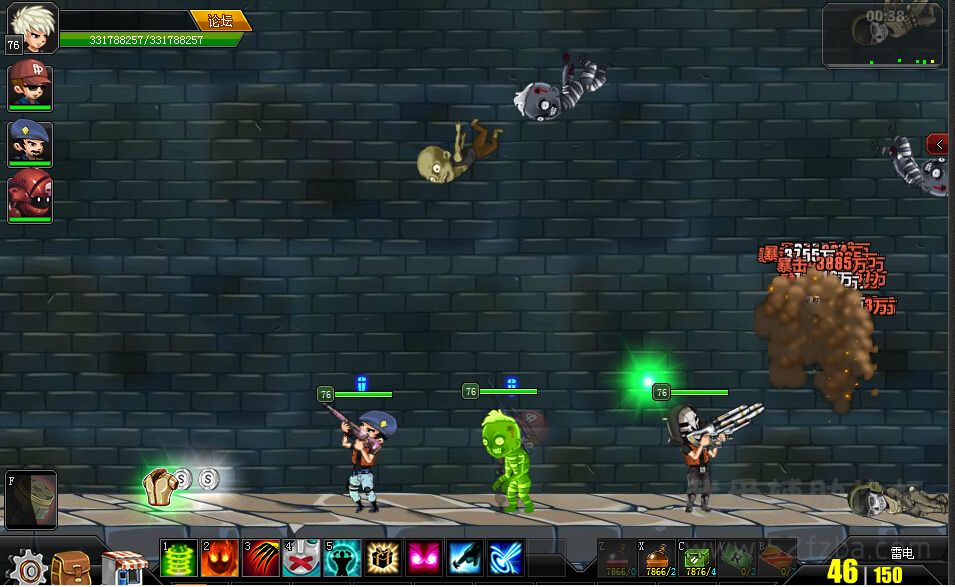Viewport: 955px width, 587px height.
Task: Use the red claw slash skill
Action: click(261, 559)
